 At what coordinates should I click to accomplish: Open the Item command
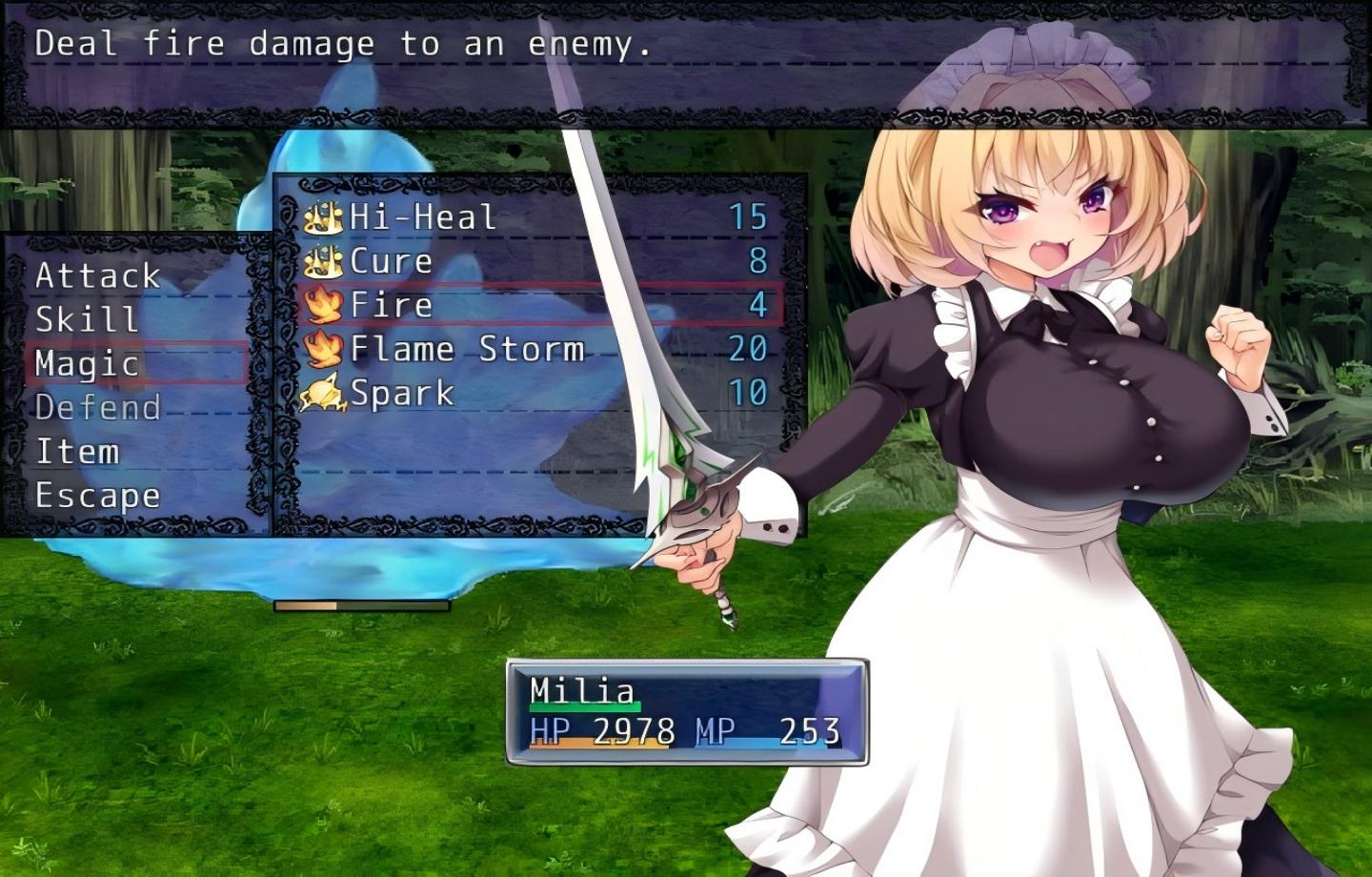(x=79, y=452)
